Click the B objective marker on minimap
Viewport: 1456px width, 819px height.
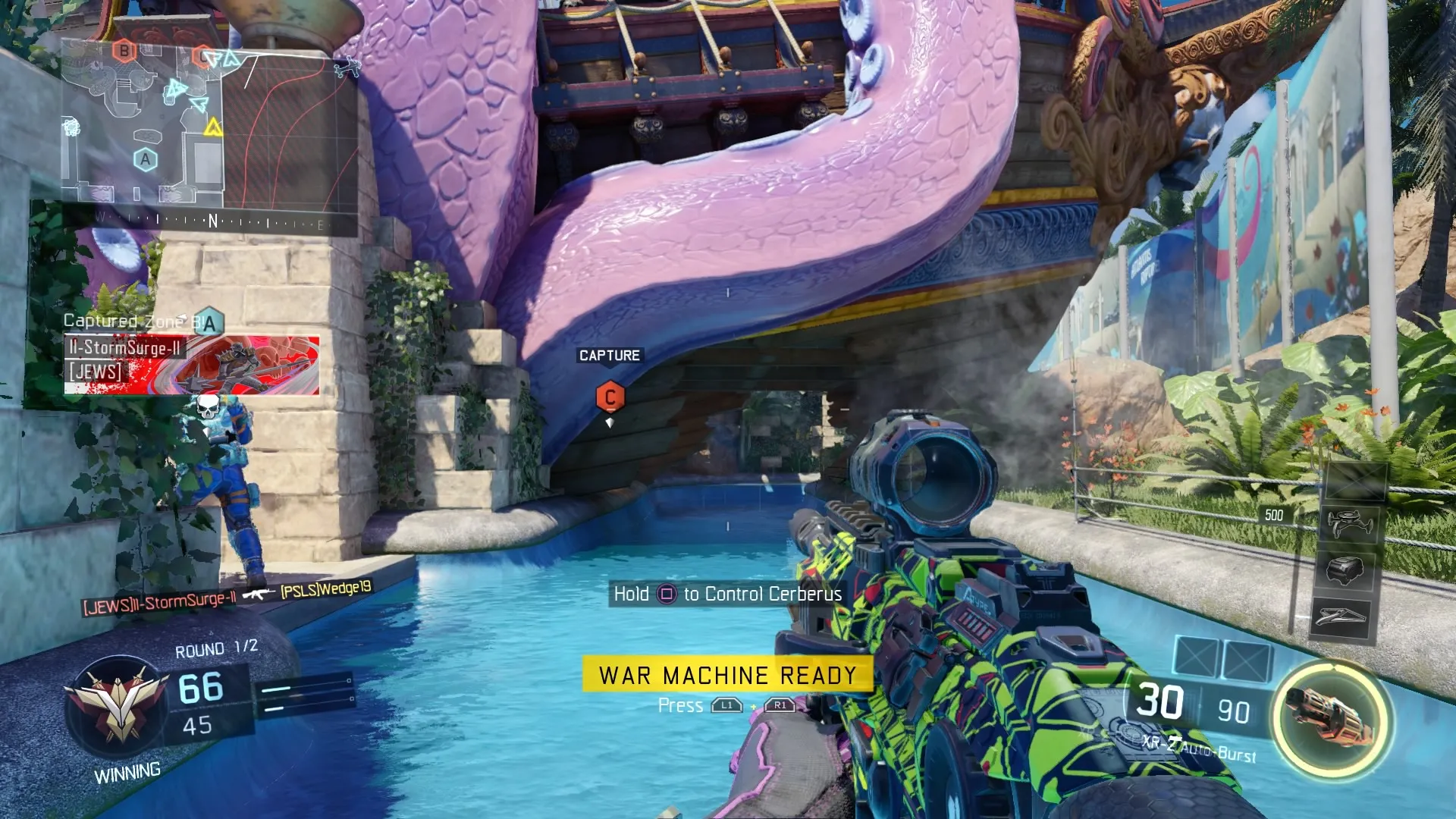tap(124, 52)
